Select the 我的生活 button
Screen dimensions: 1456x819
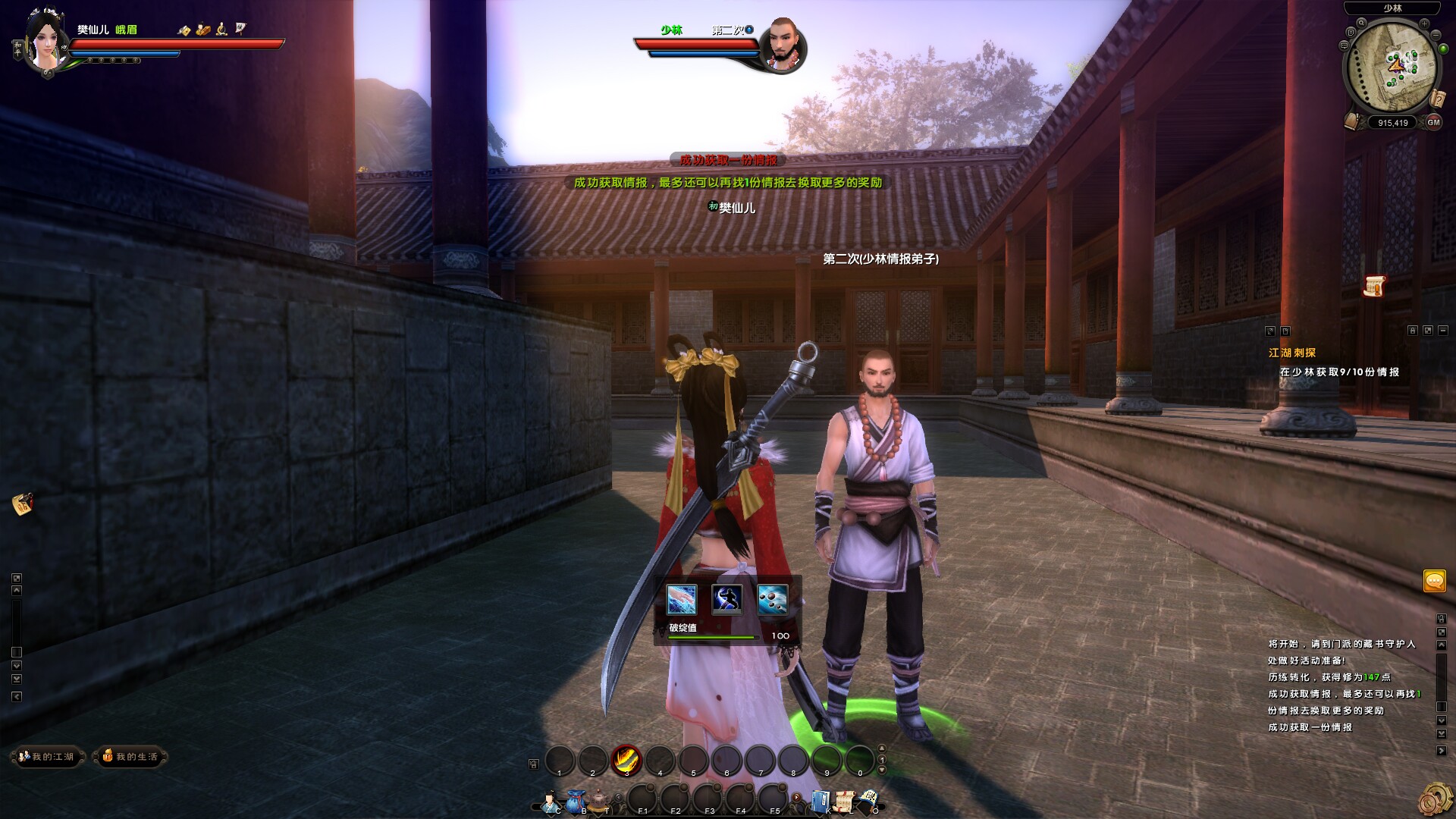[x=130, y=757]
